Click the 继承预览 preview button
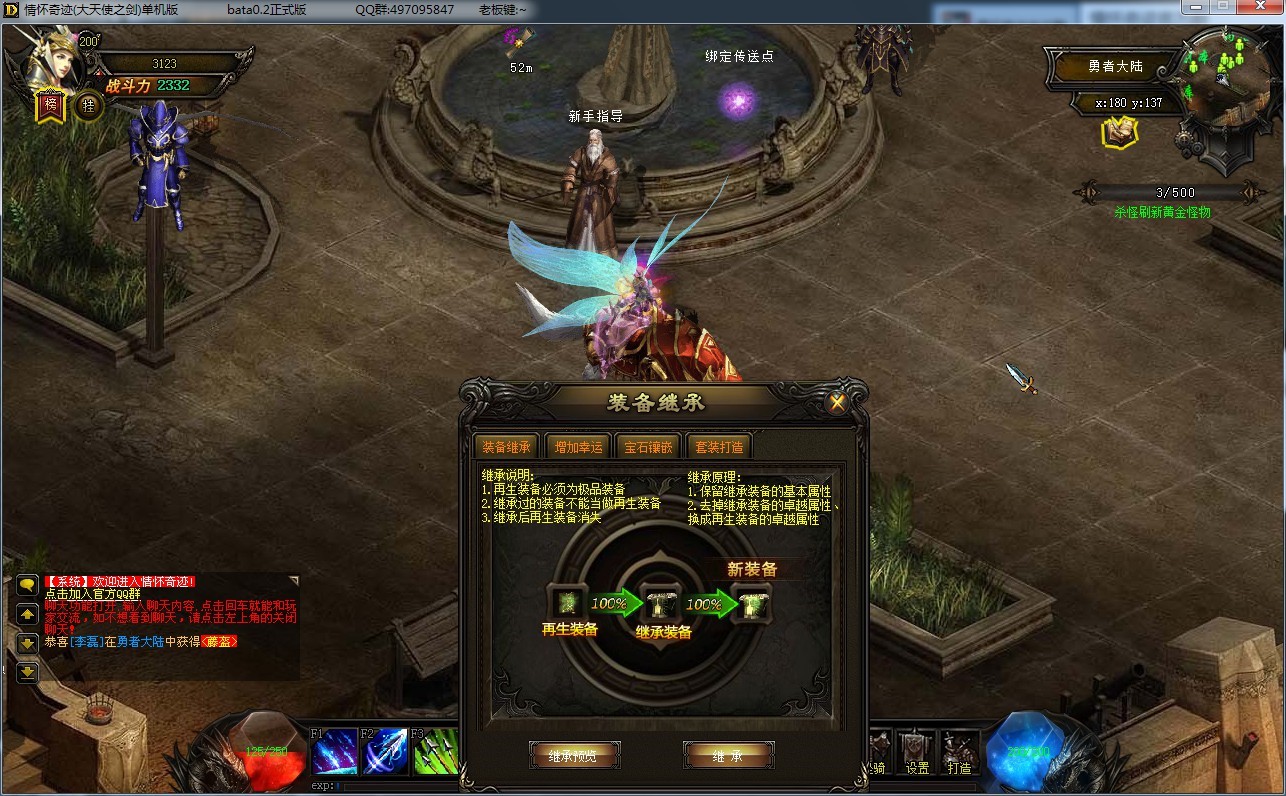This screenshot has width=1286, height=796. click(x=575, y=756)
